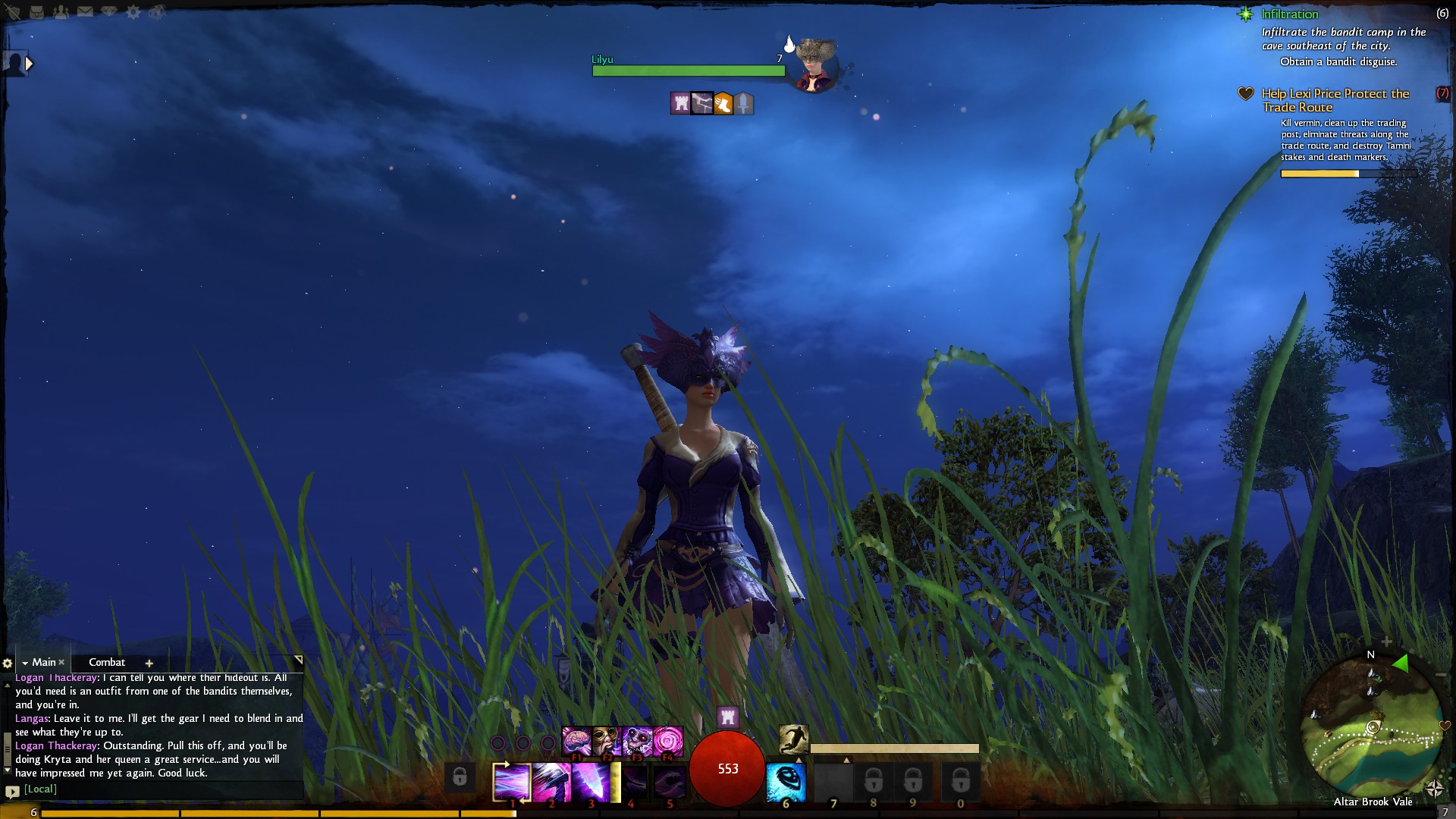
Task: Expand the party panel arrow
Action: (29, 64)
